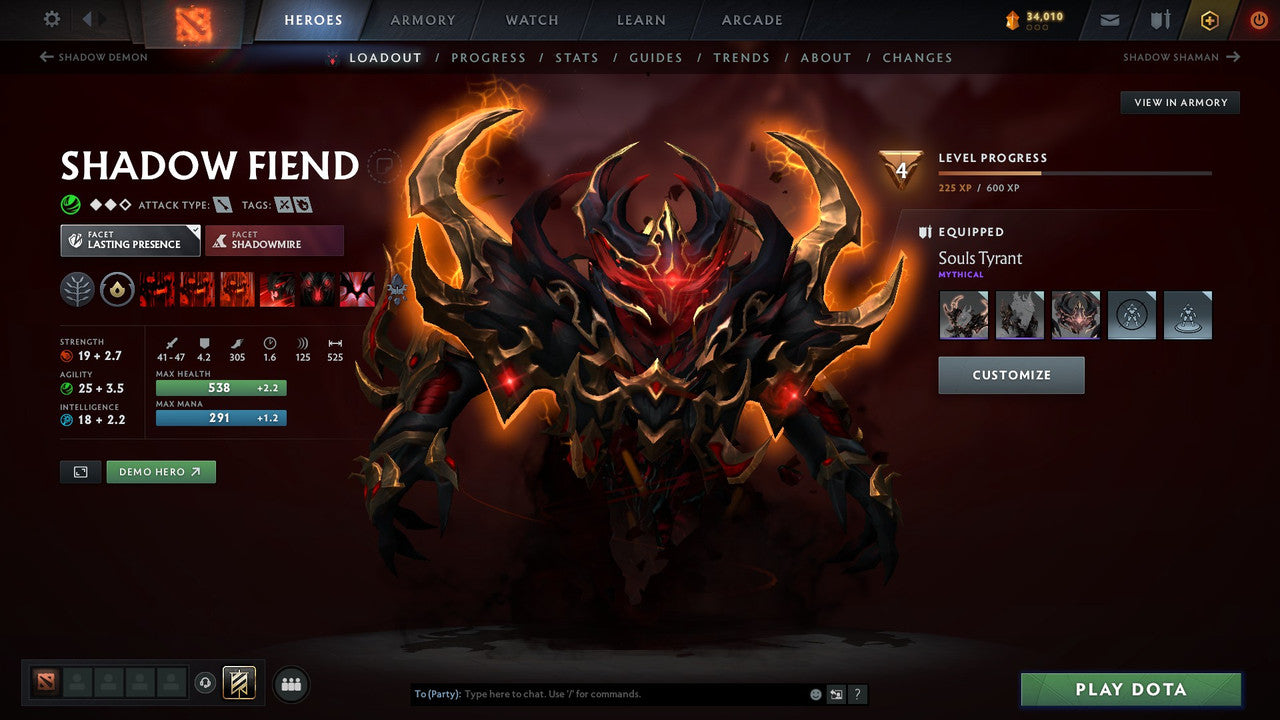This screenshot has width=1280, height=720.
Task: Select the Shadowmire facet
Action: tap(275, 240)
